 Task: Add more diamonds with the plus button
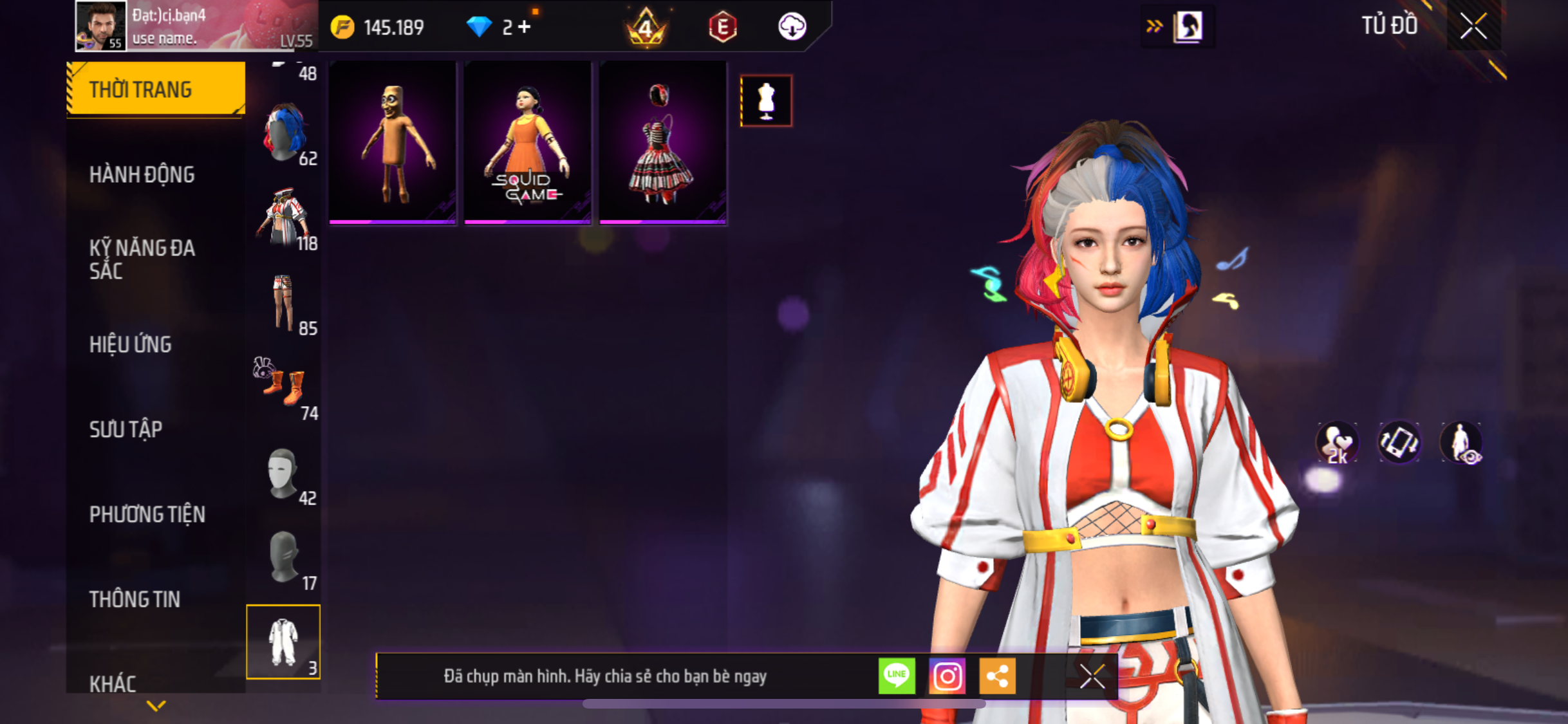[x=525, y=27]
